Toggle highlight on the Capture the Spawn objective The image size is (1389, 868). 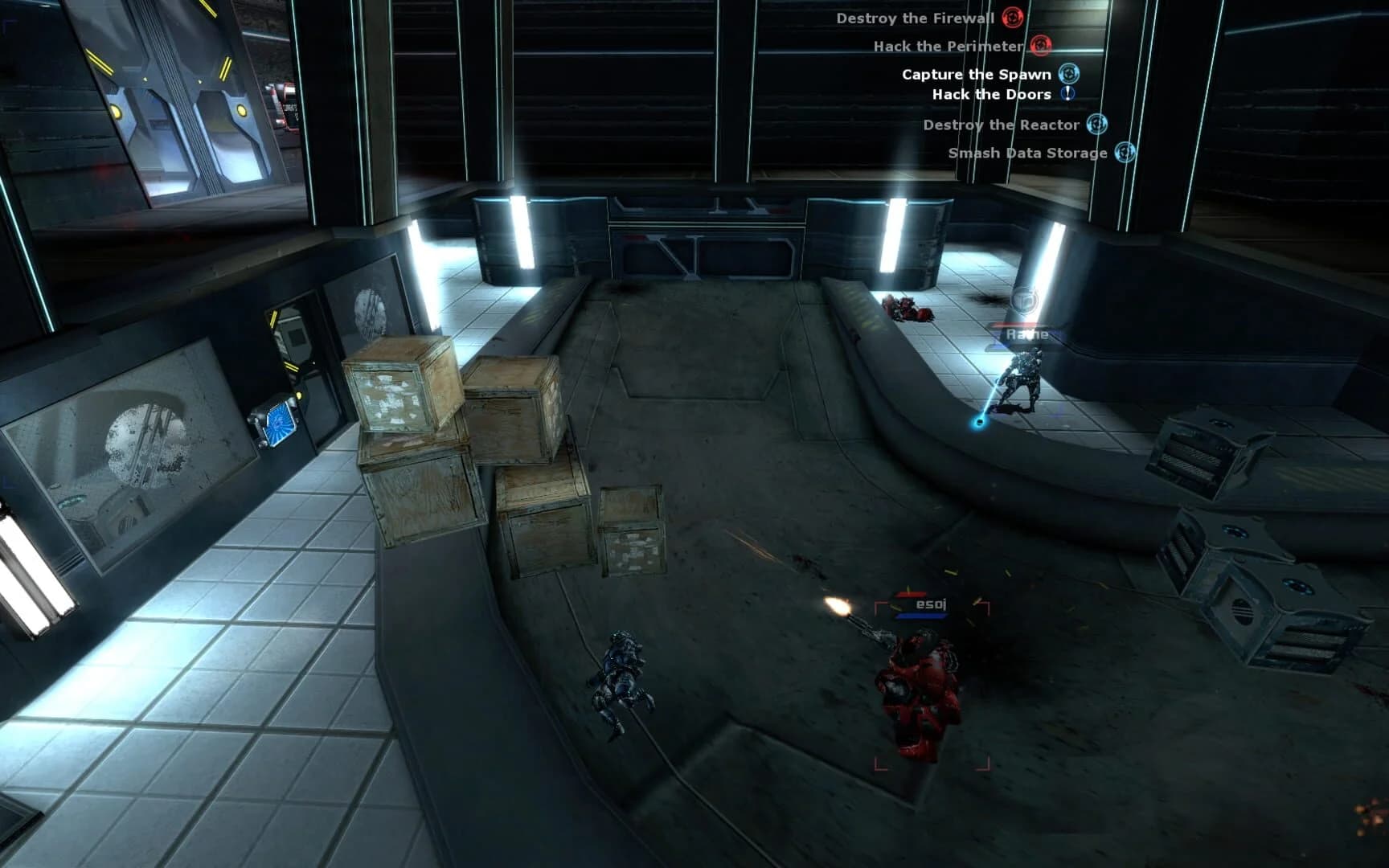pyautogui.click(x=1069, y=74)
